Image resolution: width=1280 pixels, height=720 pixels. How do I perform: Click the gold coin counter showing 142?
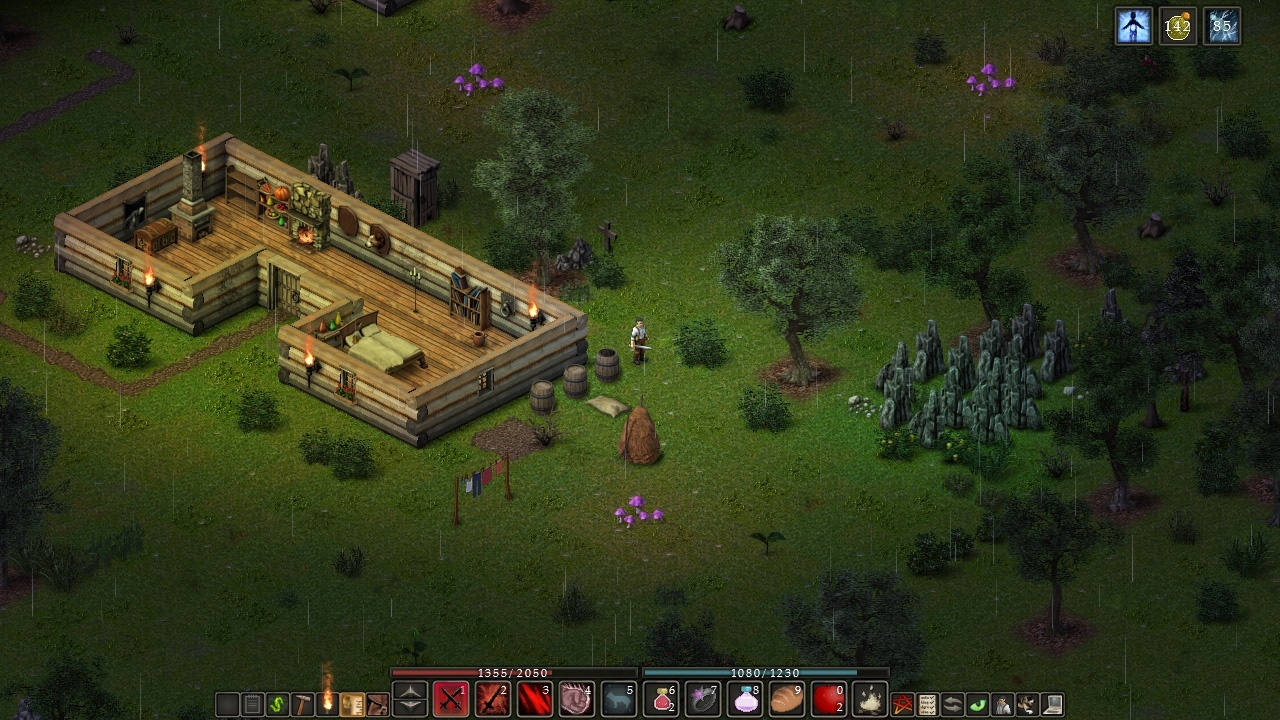click(1178, 26)
